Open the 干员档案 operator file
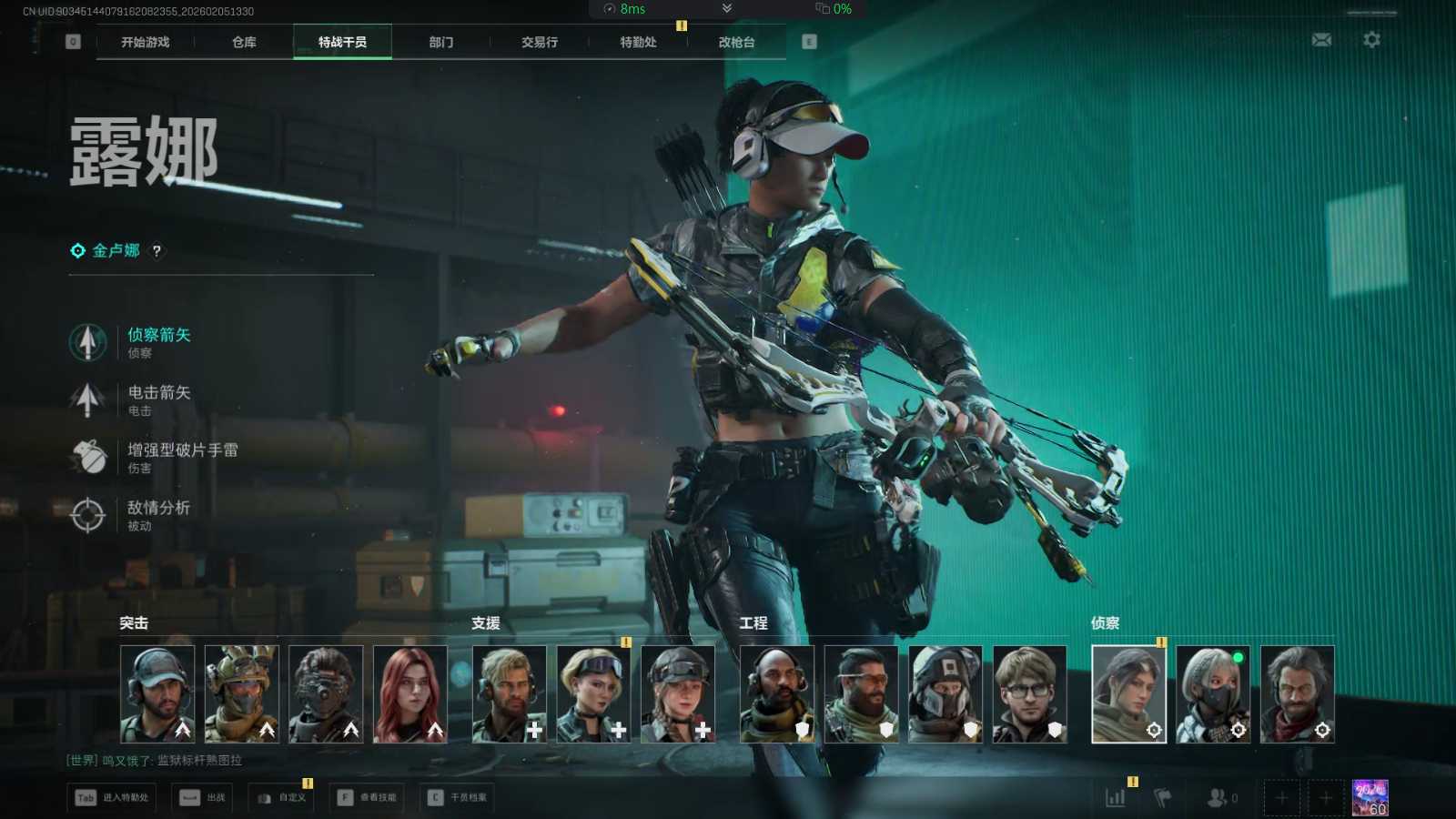This screenshot has width=1456, height=819. click(x=458, y=798)
